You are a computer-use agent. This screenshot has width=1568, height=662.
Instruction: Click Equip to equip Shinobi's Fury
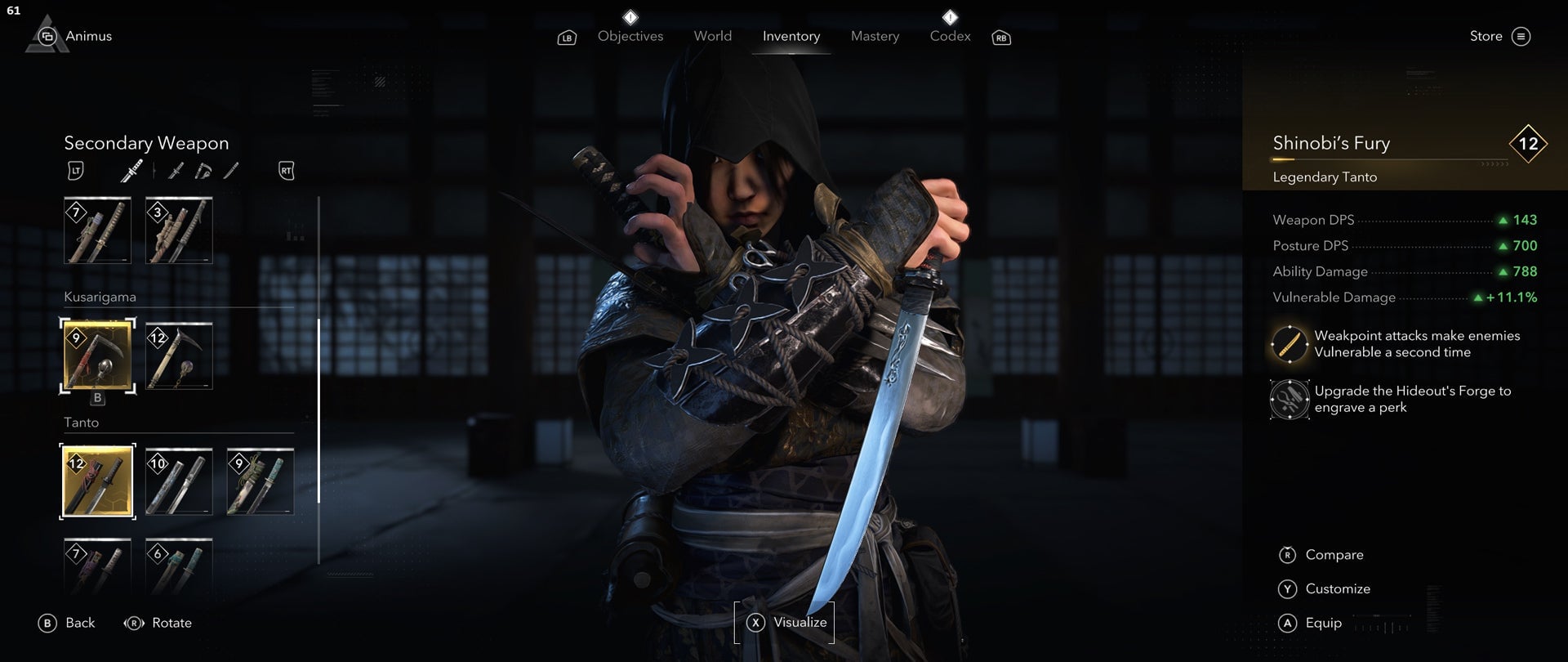1323,623
